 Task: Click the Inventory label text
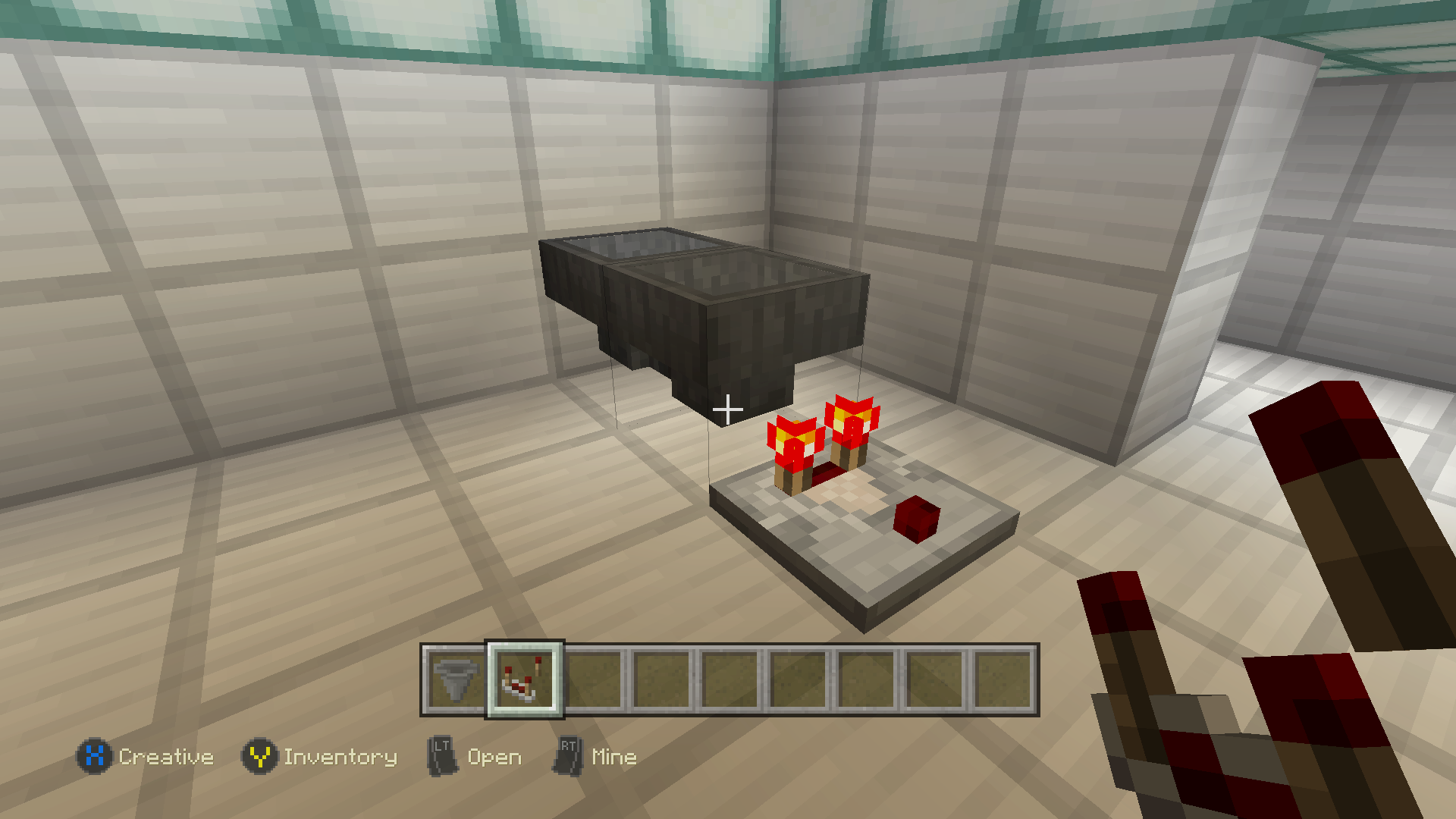tap(341, 756)
